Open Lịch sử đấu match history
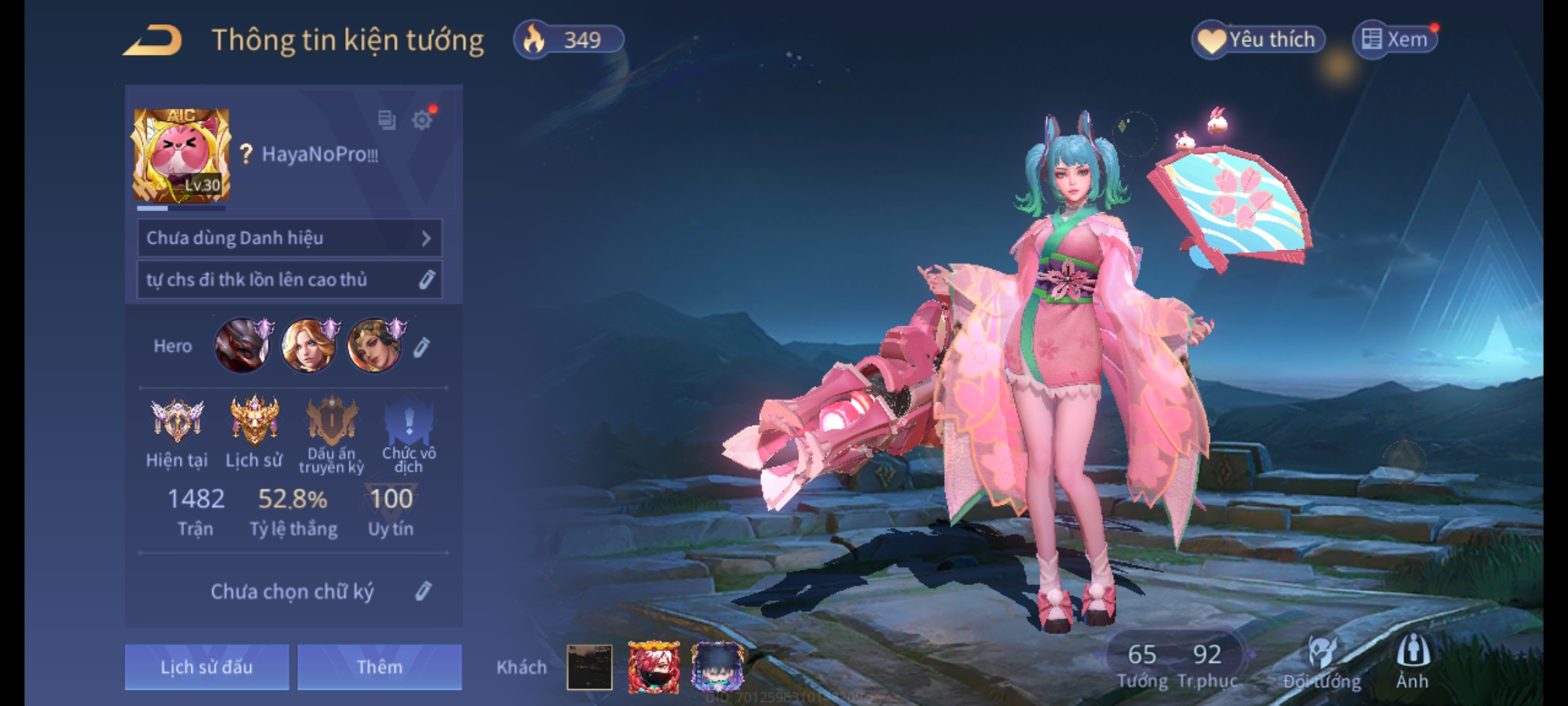Image resolution: width=1568 pixels, height=706 pixels. (x=206, y=667)
